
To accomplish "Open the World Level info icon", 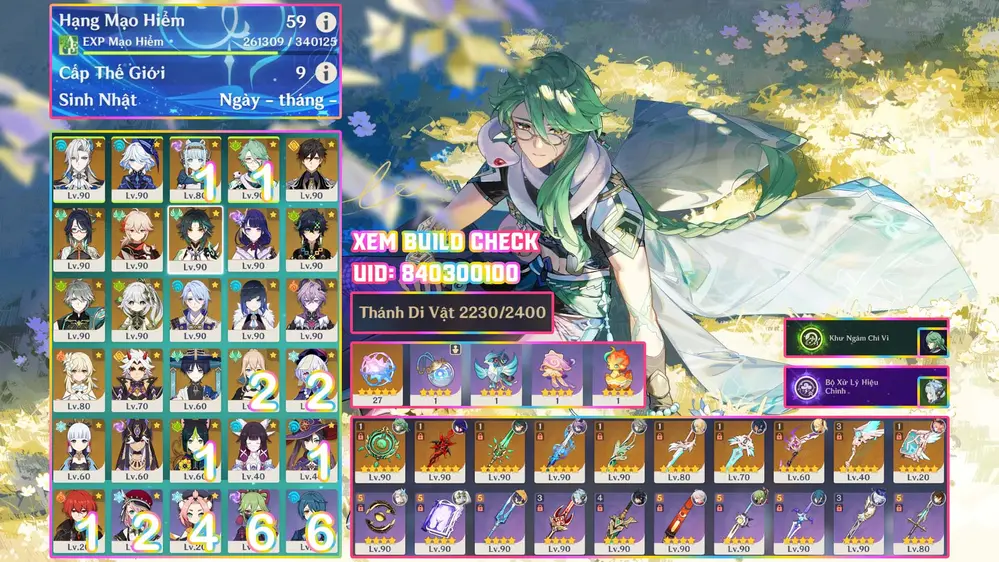I will [325, 73].
